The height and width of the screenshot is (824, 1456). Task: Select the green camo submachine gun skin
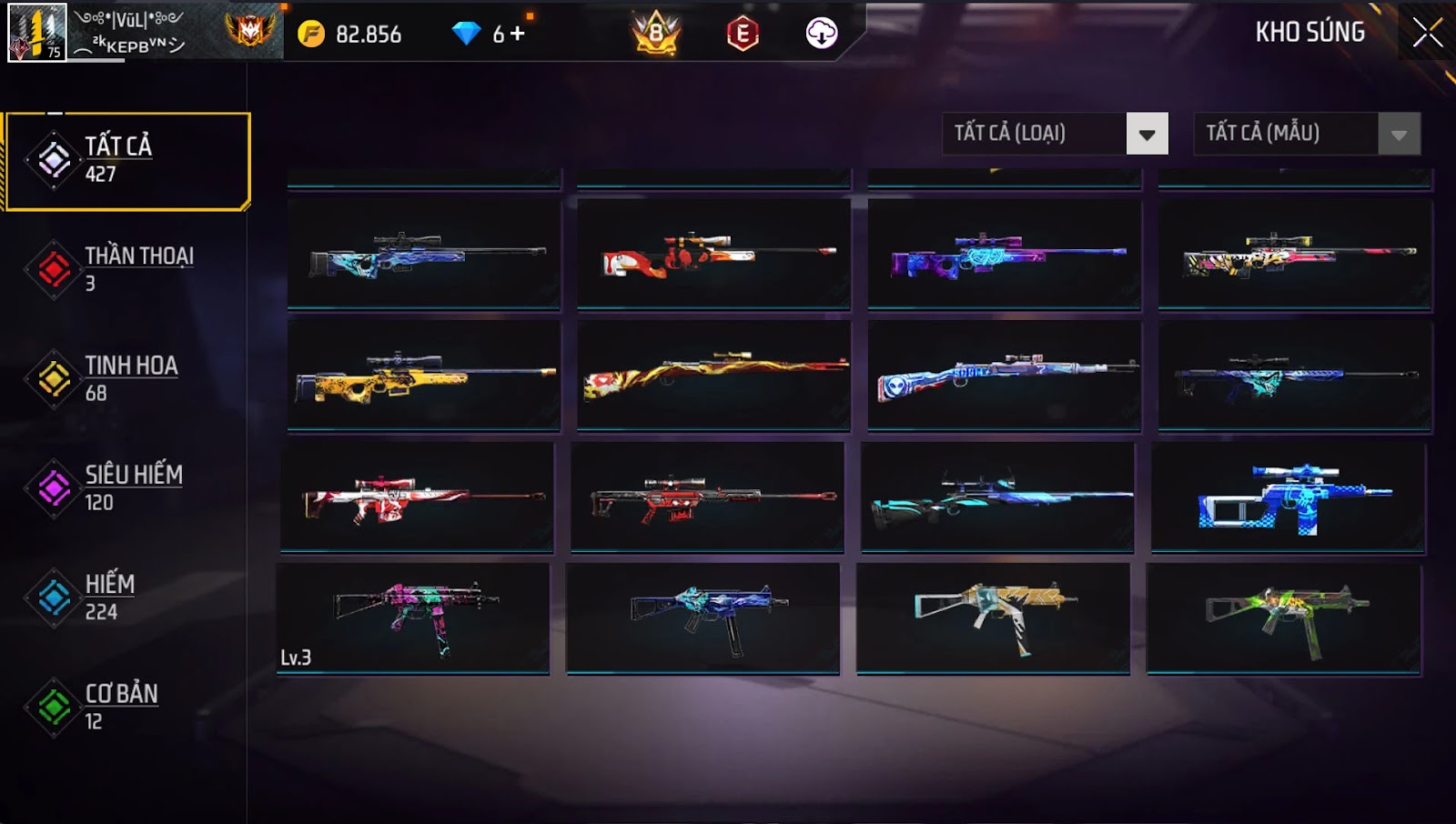tap(1283, 618)
